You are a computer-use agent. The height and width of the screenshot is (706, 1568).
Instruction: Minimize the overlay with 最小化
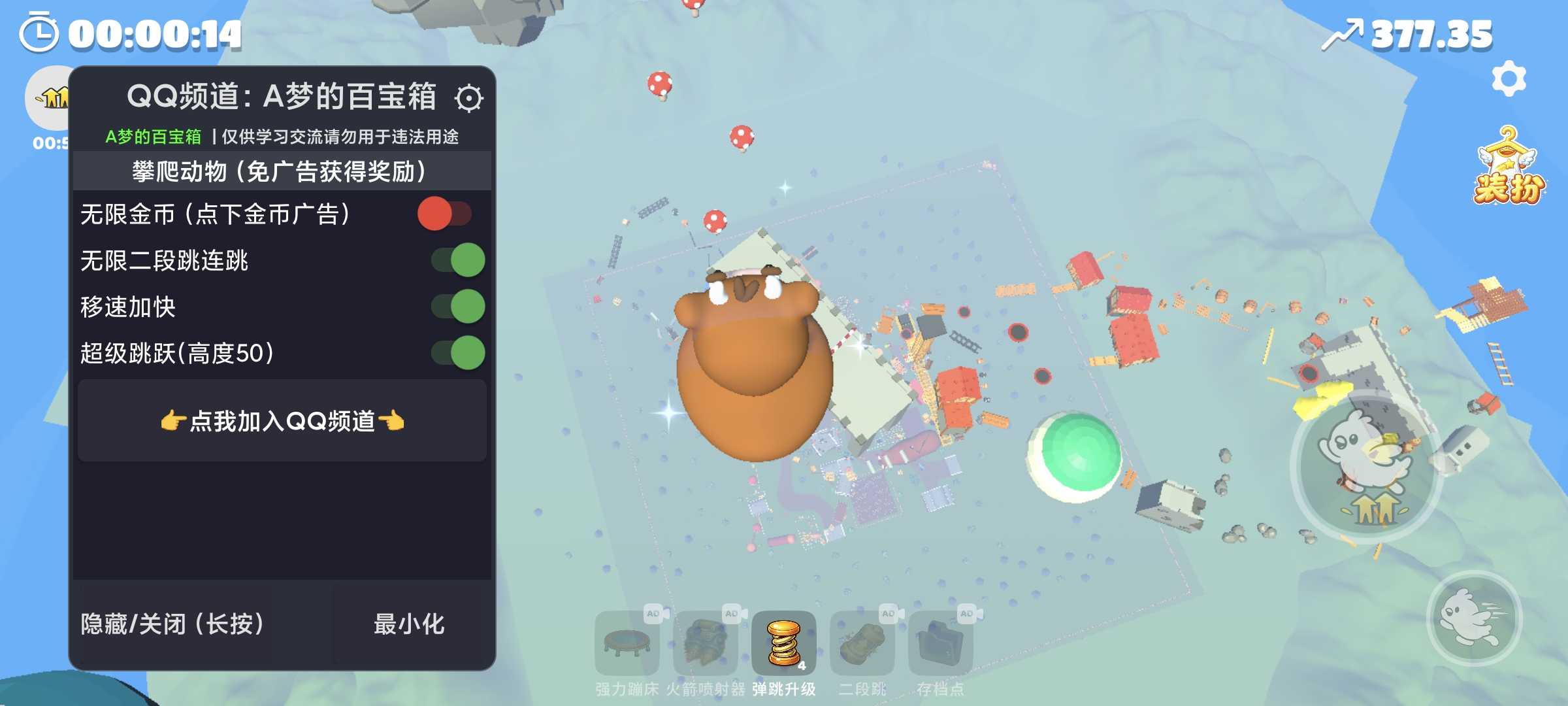pyautogui.click(x=409, y=624)
